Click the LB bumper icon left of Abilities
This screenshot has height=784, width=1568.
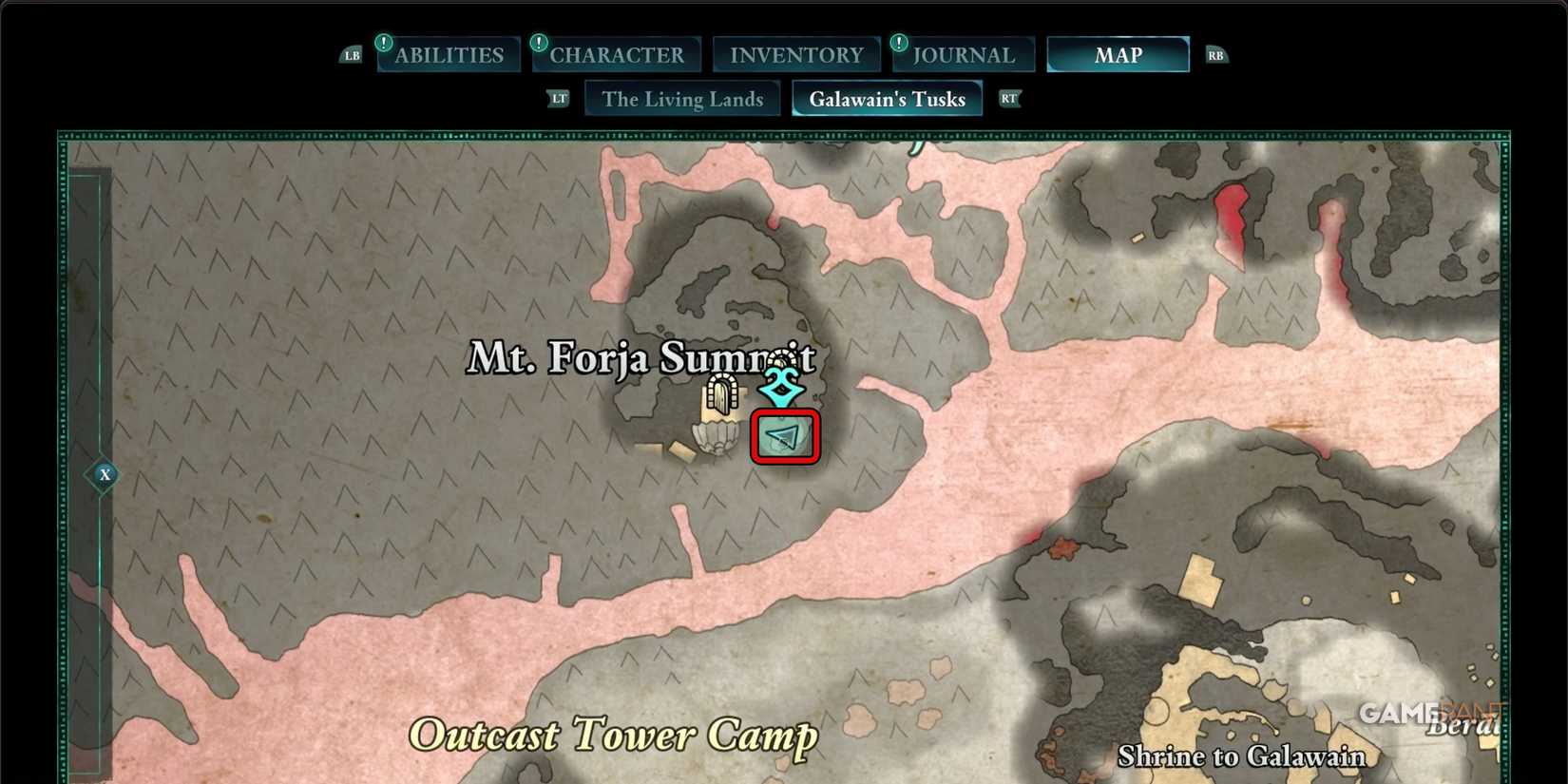pos(351,54)
